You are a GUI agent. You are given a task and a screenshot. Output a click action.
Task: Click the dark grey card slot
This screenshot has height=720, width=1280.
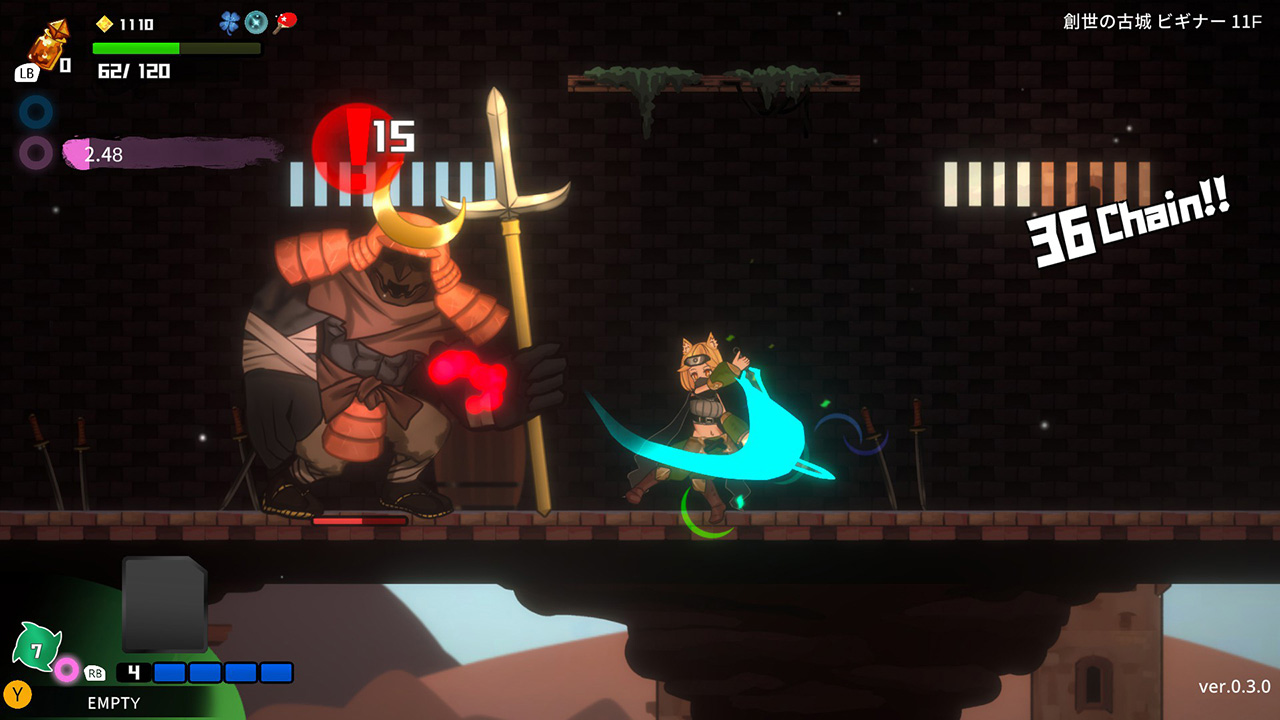tap(164, 604)
